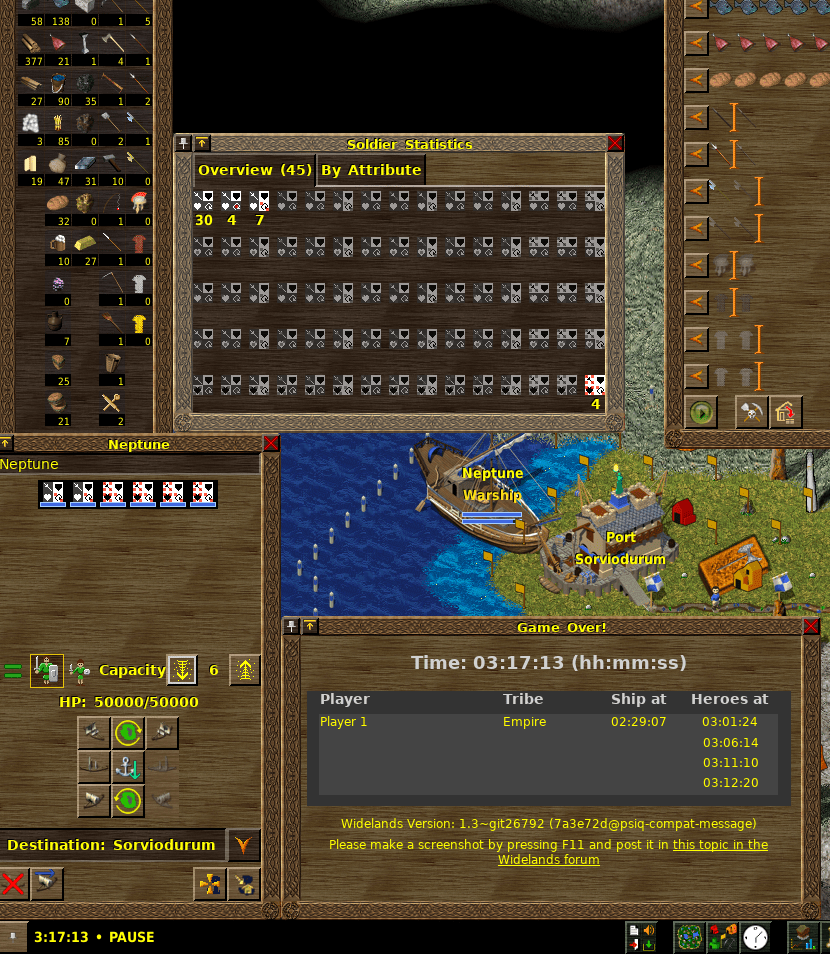Open the minimap from the bottom toolbar
Image resolution: width=830 pixels, height=954 pixels.
[x=689, y=937]
